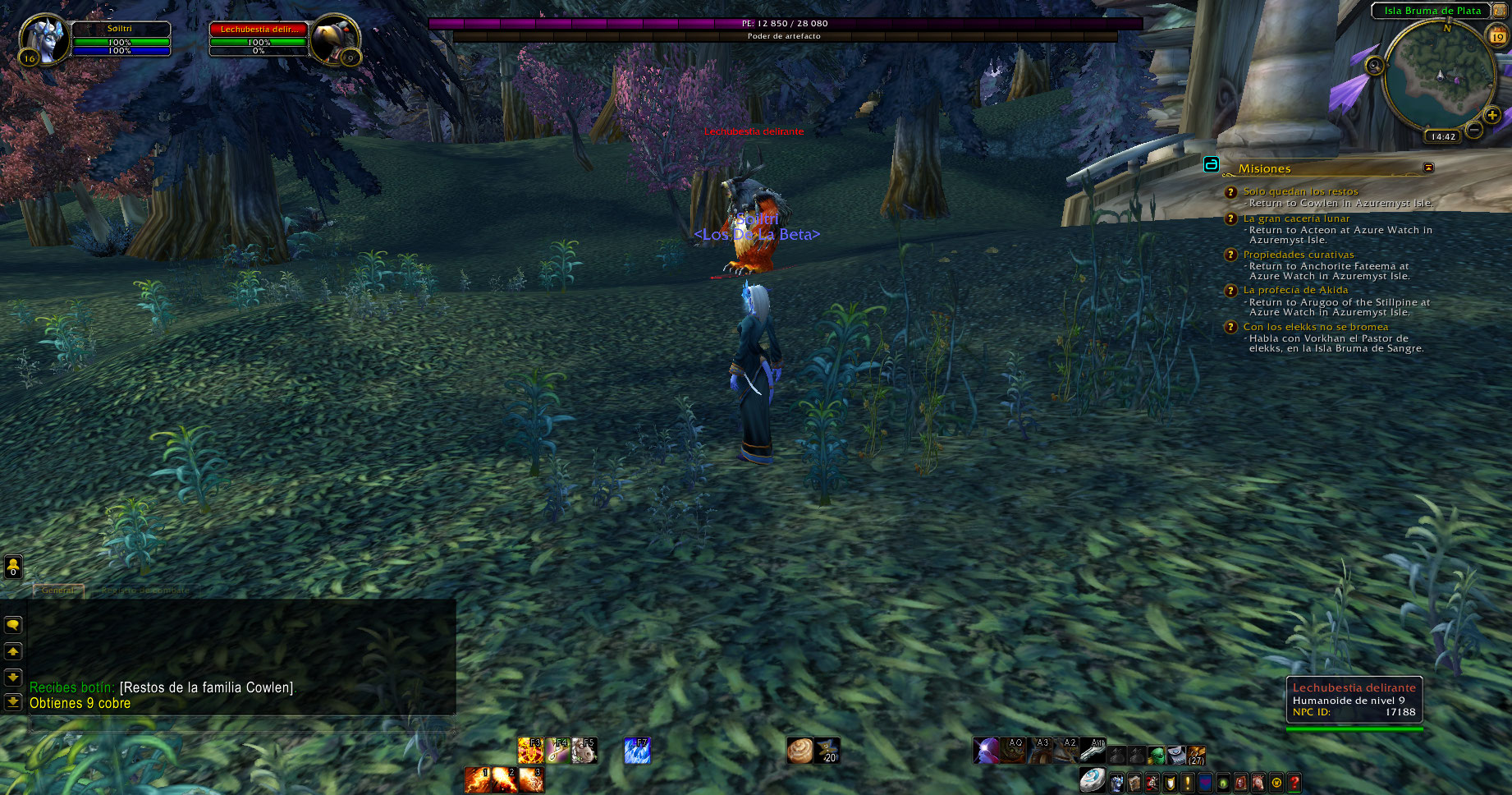Click the Soiltri player portrait
1512x795 pixels.
(x=43, y=39)
